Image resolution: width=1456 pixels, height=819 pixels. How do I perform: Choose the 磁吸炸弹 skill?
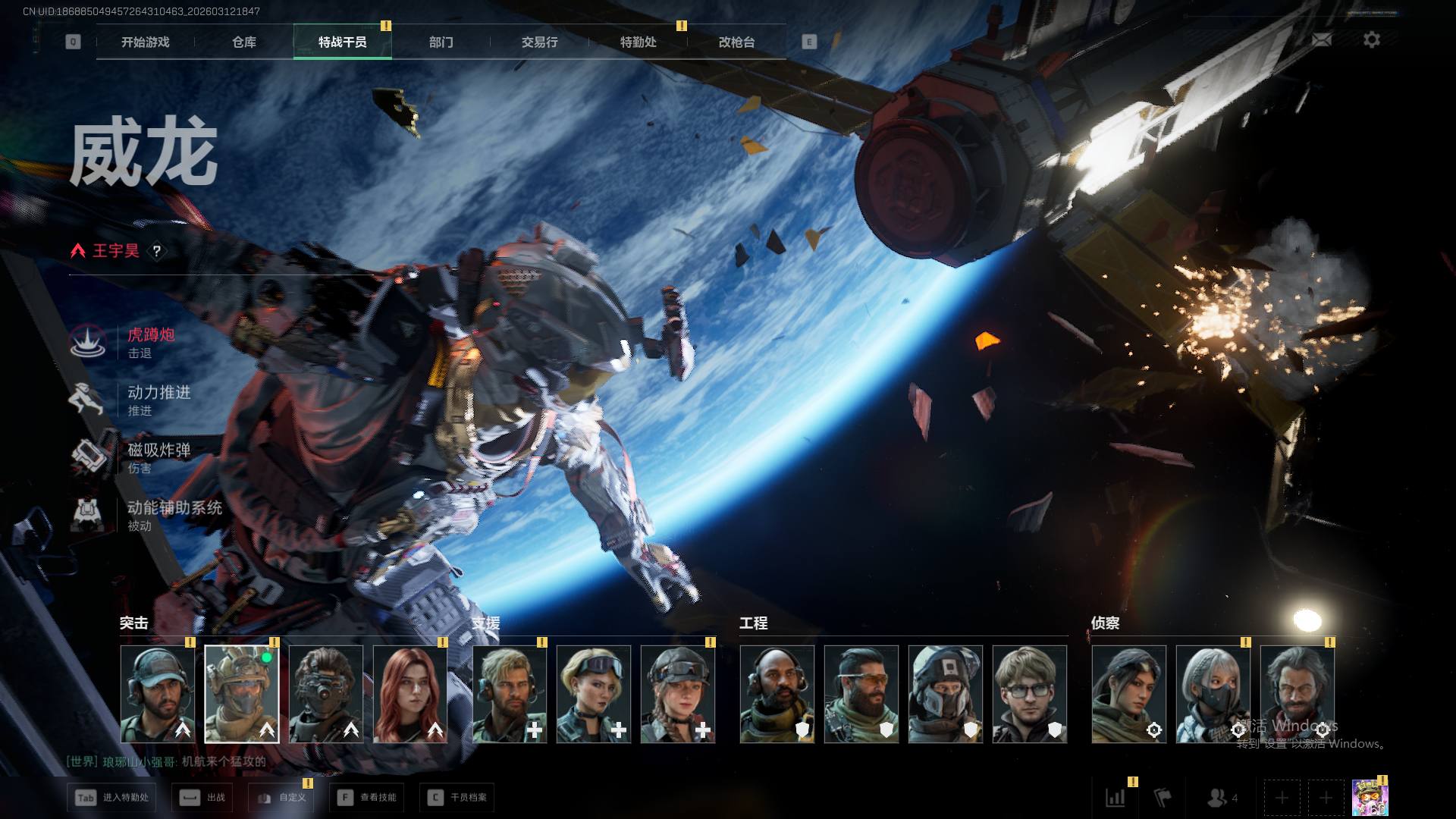pos(158,457)
